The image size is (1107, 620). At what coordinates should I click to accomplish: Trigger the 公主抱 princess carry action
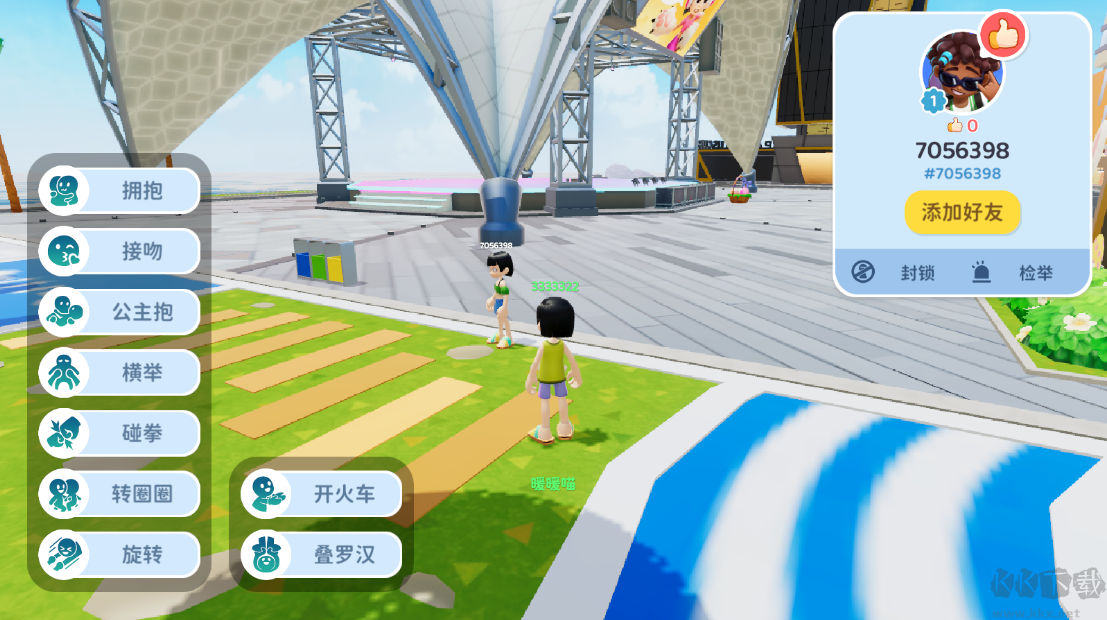[x=120, y=312]
